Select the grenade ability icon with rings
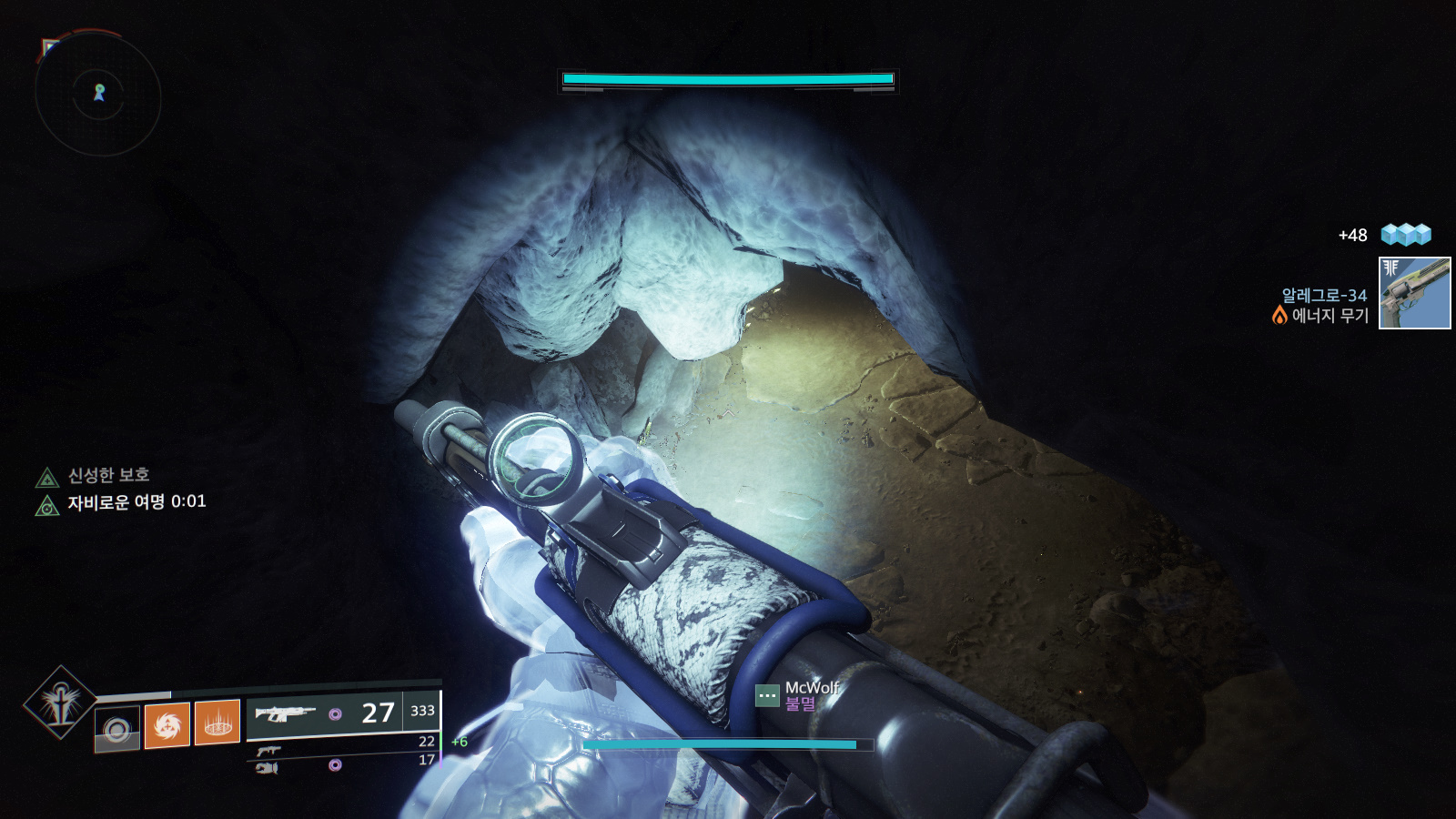 point(117,729)
